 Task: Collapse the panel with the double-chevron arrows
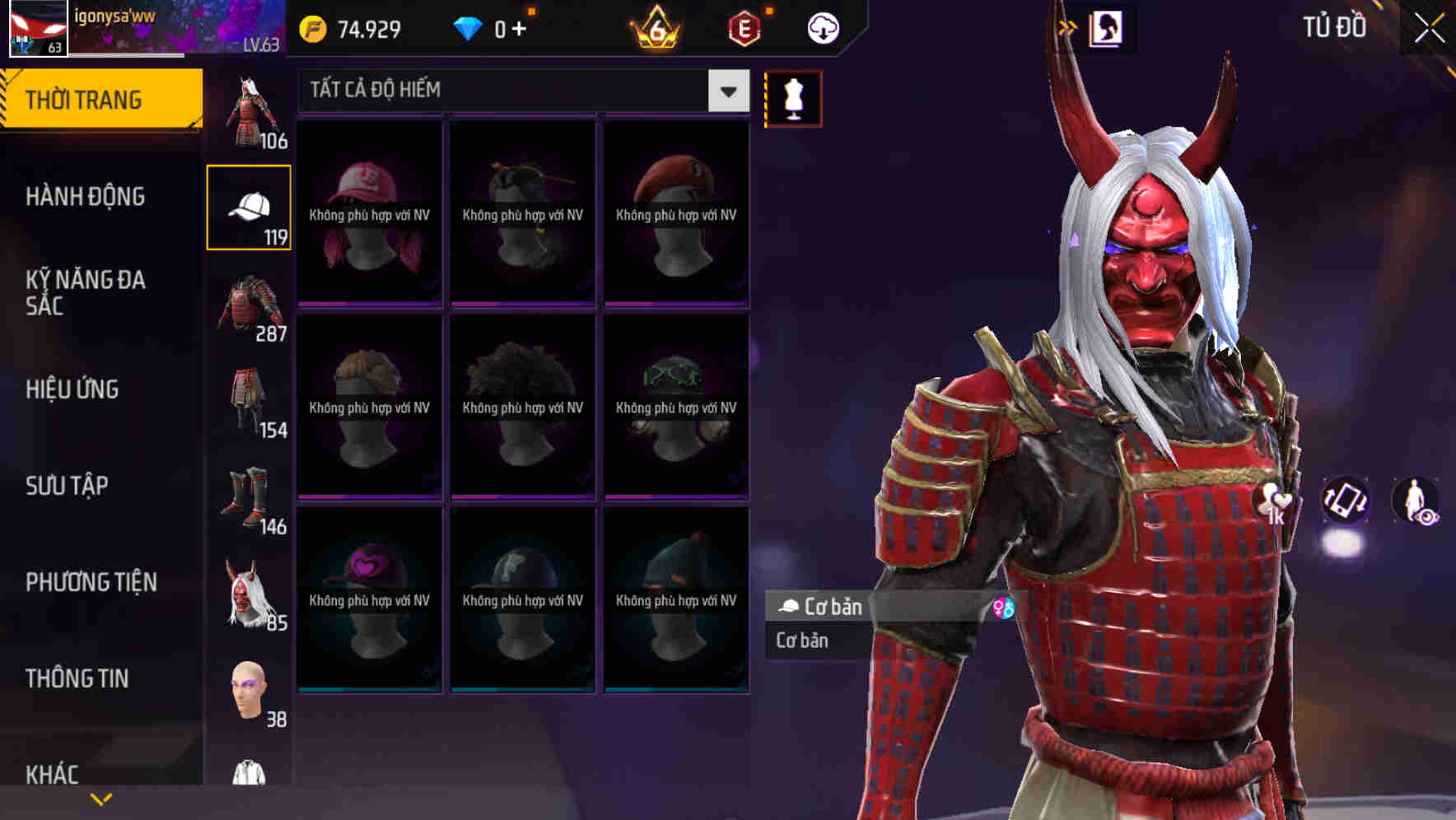click(x=1066, y=26)
